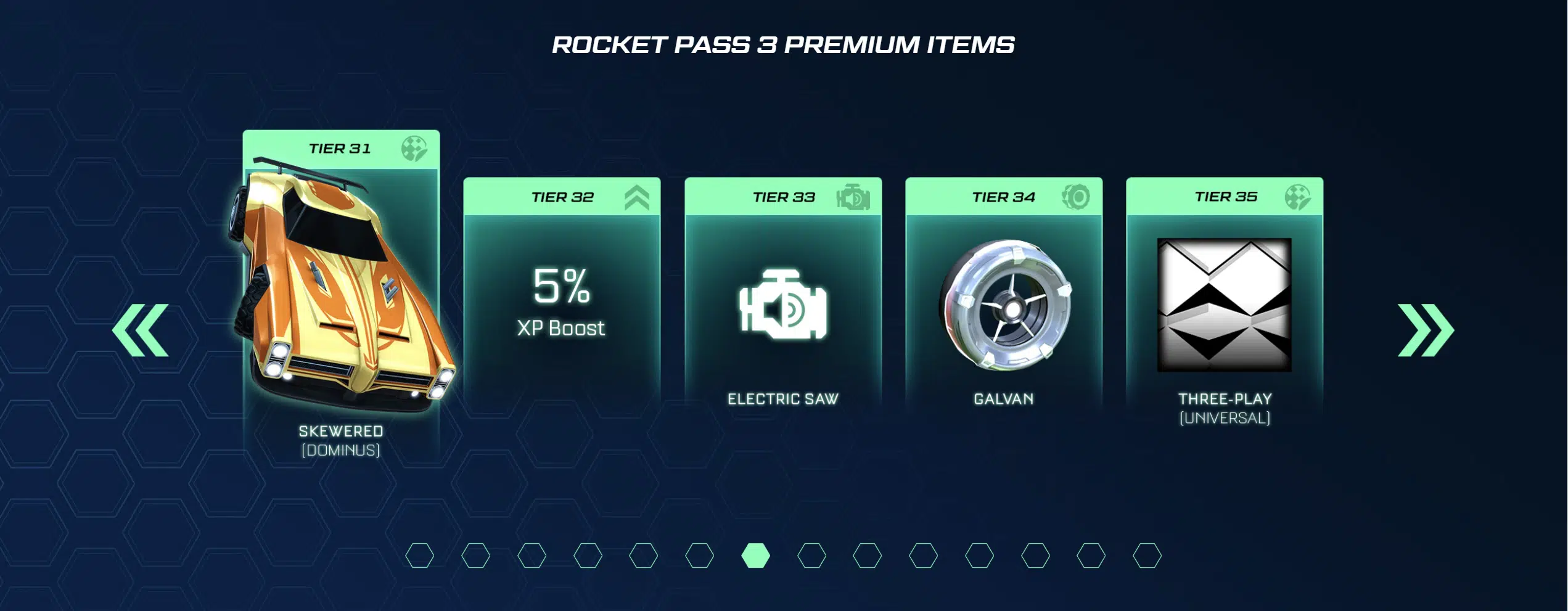Go to the previous page of items
Viewport: 1568px width, 611px height.
(x=141, y=330)
